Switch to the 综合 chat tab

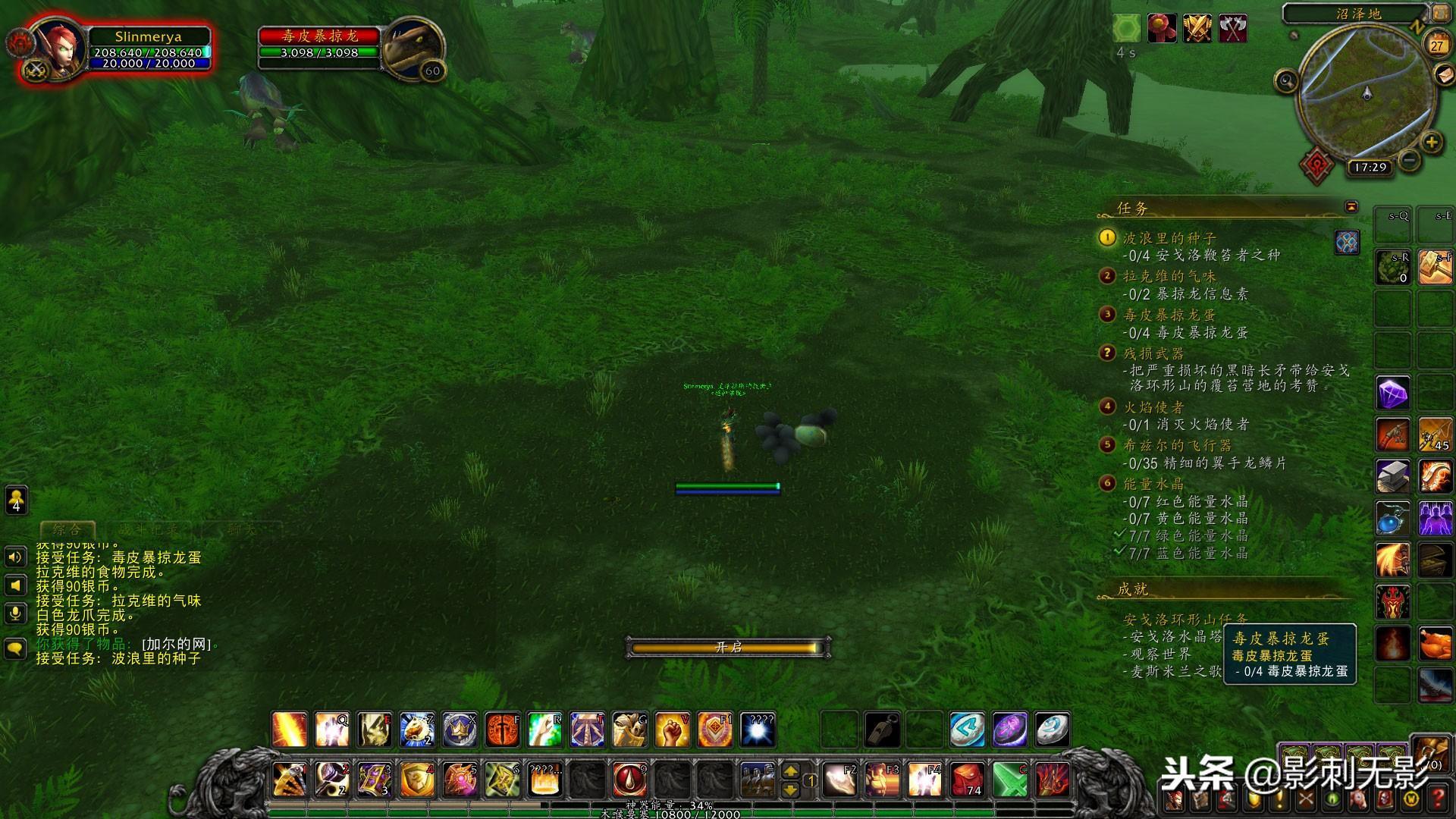point(67,529)
